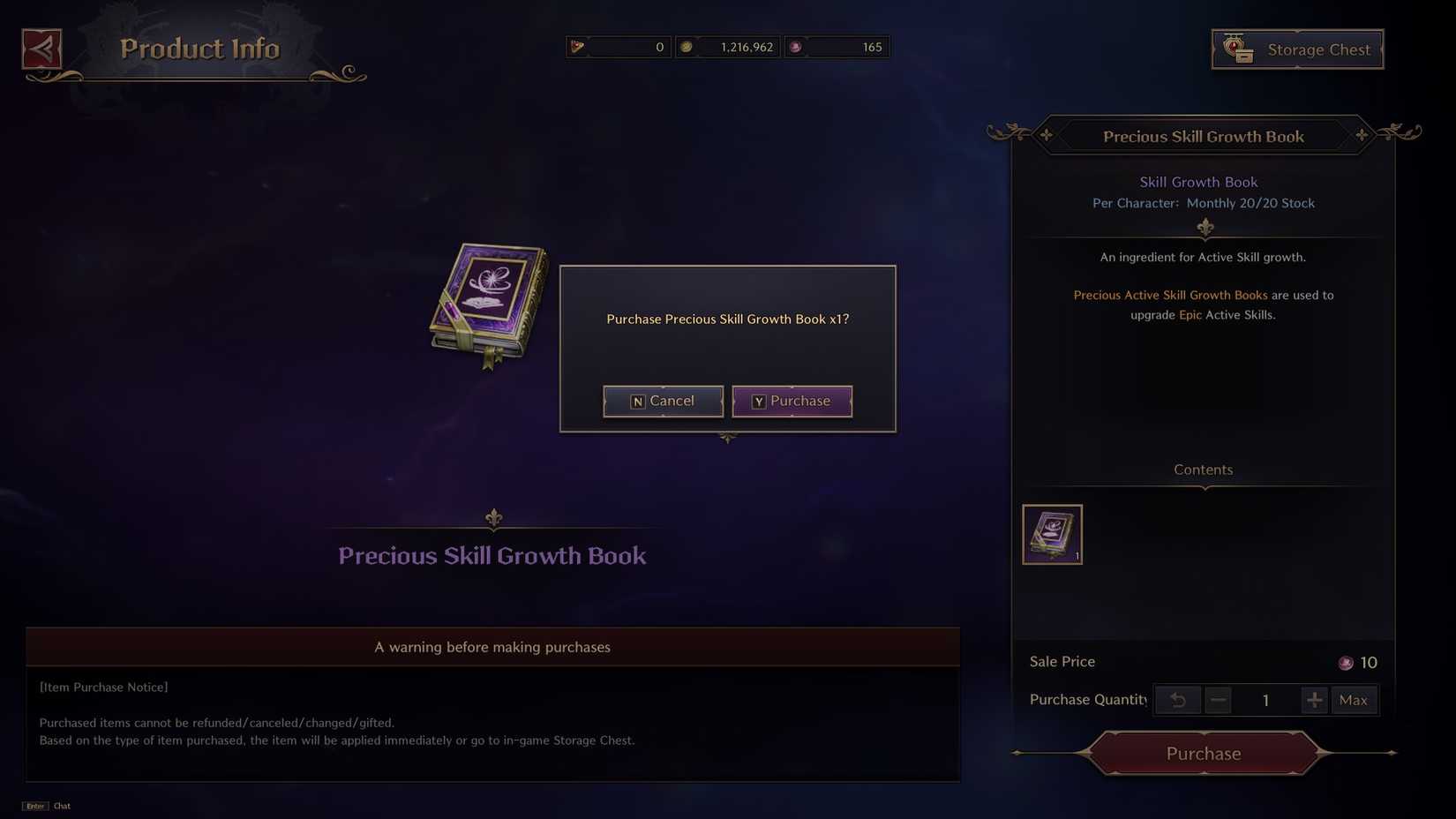Screen dimensions: 1456x819
Task: Click the pizza slice currency icon
Action: coord(575,47)
